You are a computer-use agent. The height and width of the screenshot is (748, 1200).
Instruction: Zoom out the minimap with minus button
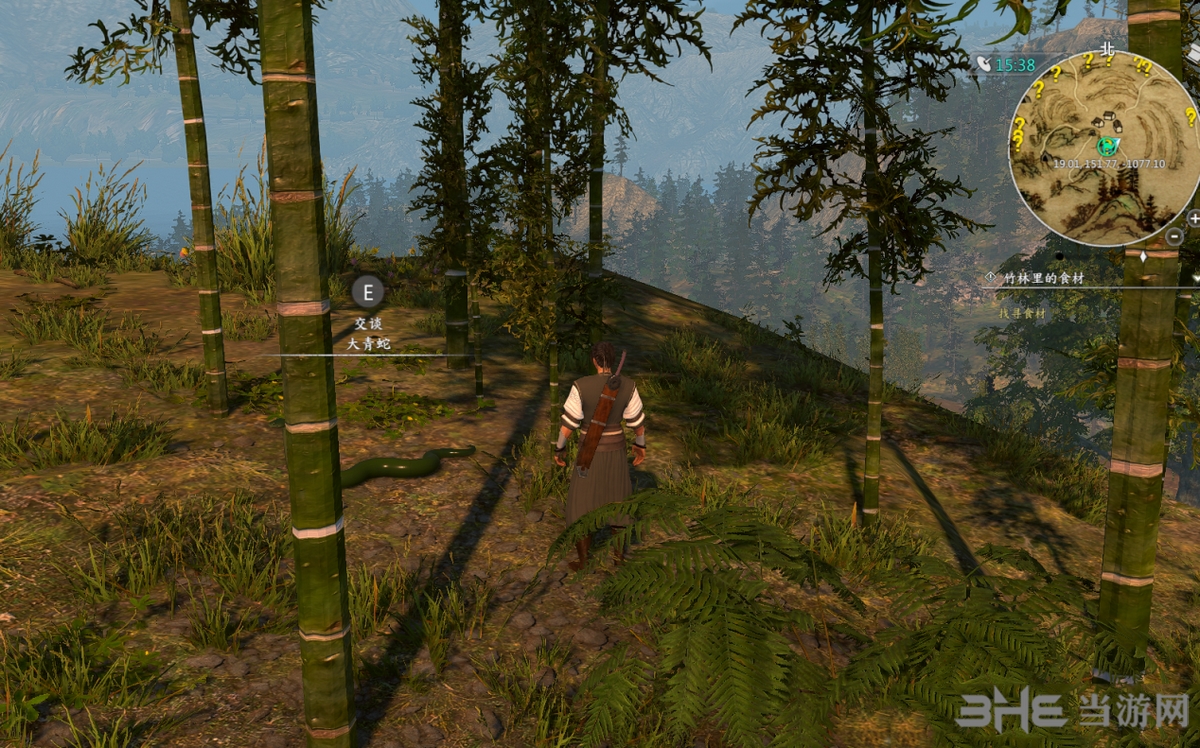[1175, 237]
